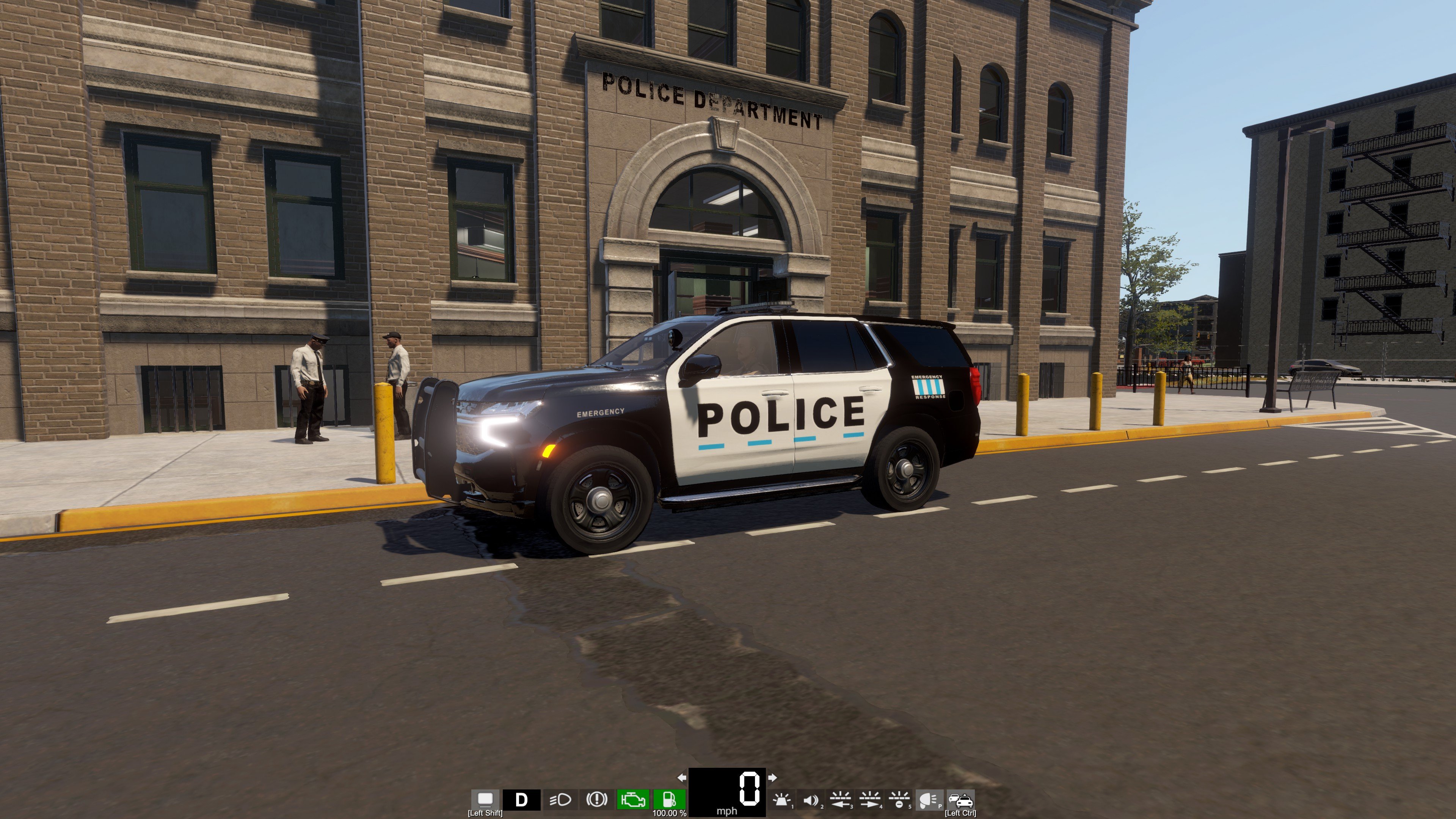
Task: Click the D gear selector indicator
Action: click(x=521, y=800)
